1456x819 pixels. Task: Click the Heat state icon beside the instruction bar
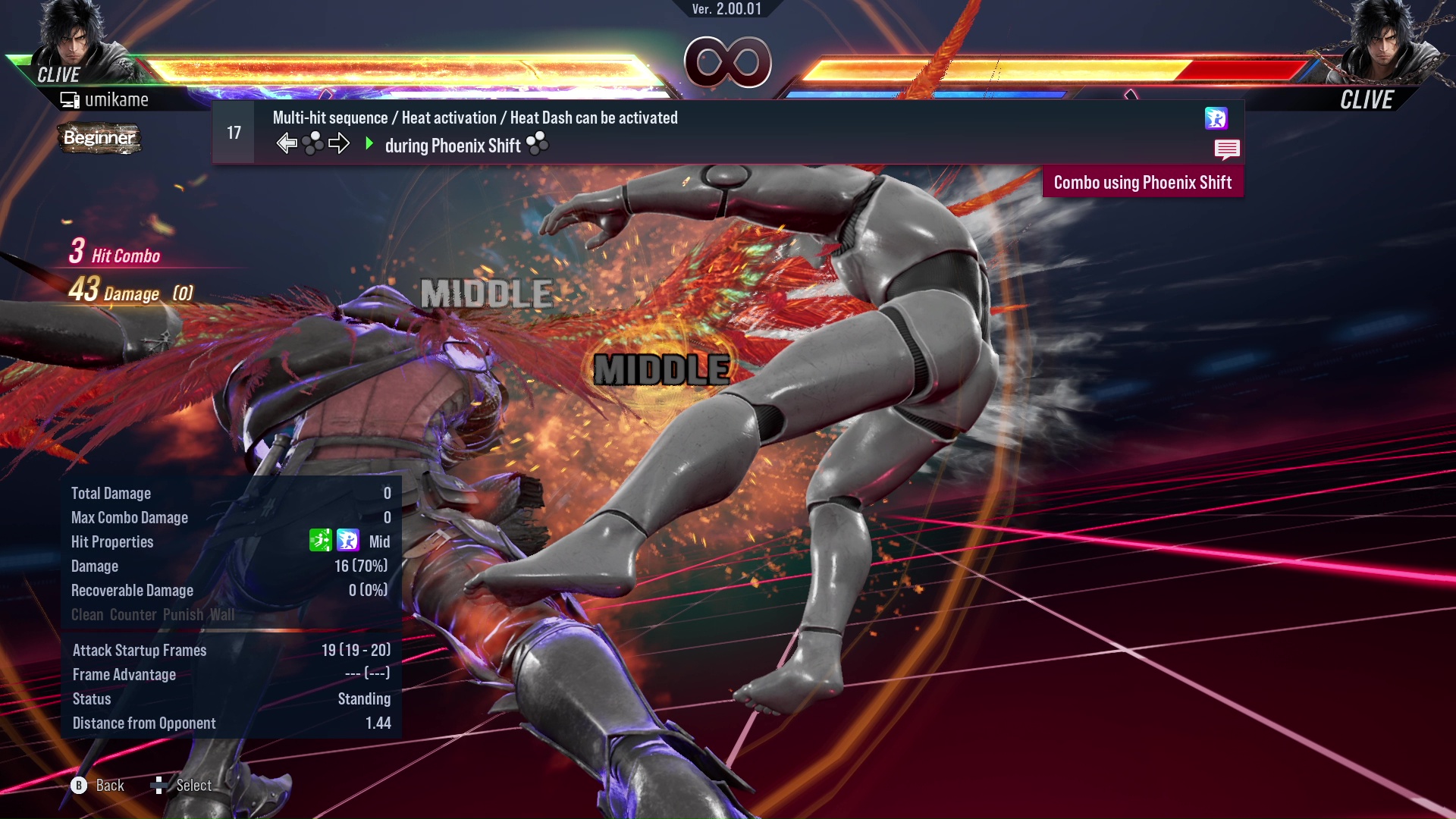click(x=1217, y=118)
